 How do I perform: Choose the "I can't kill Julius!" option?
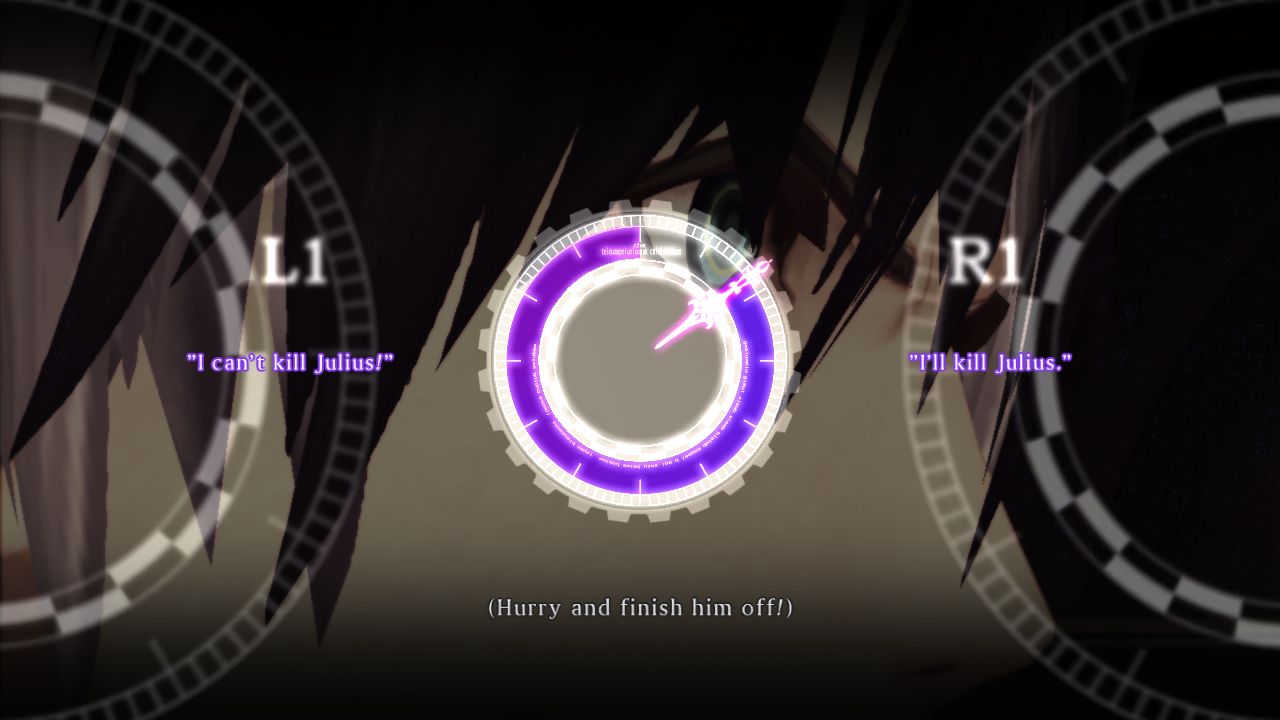click(289, 363)
